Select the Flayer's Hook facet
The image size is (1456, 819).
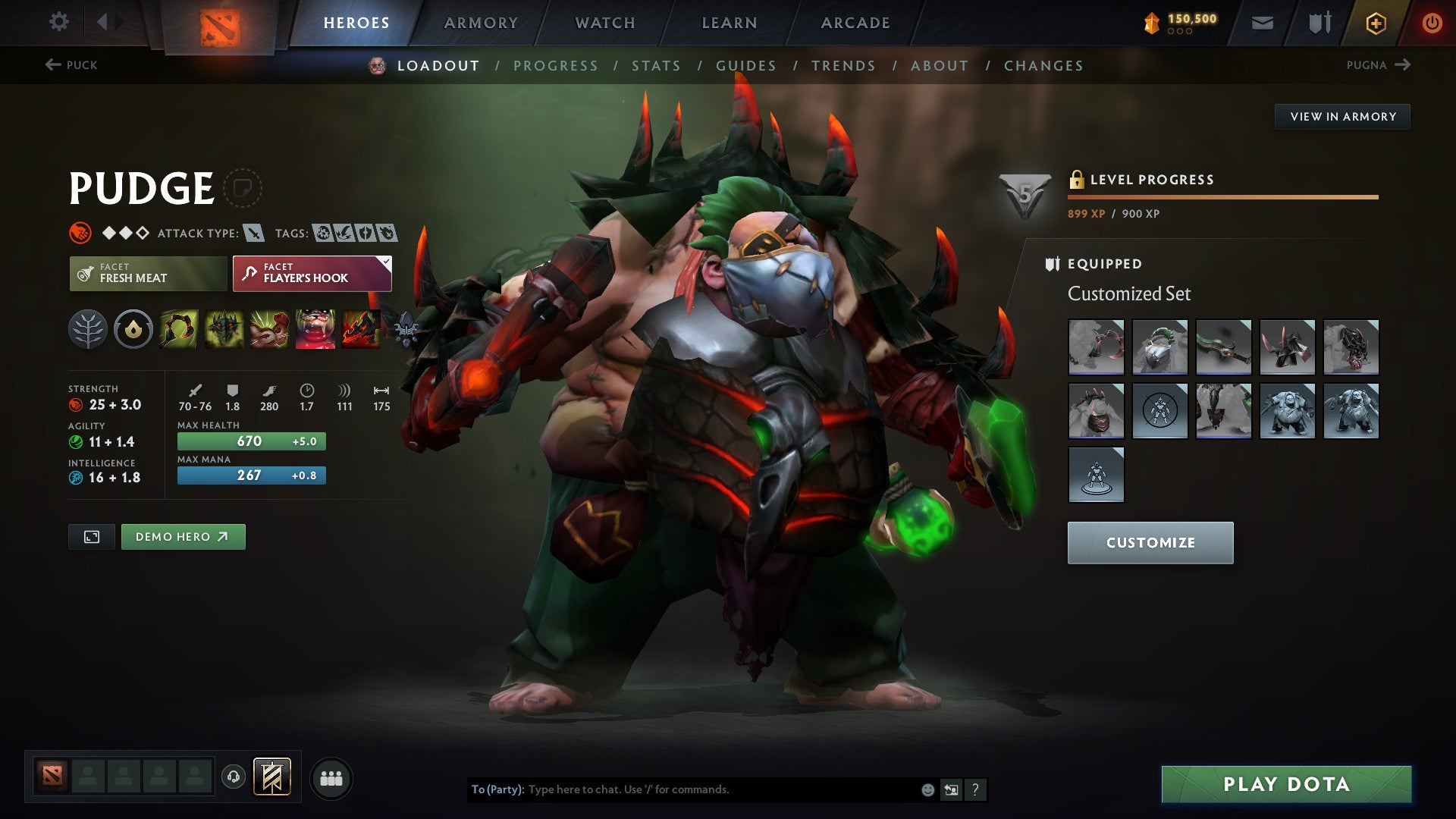311,272
